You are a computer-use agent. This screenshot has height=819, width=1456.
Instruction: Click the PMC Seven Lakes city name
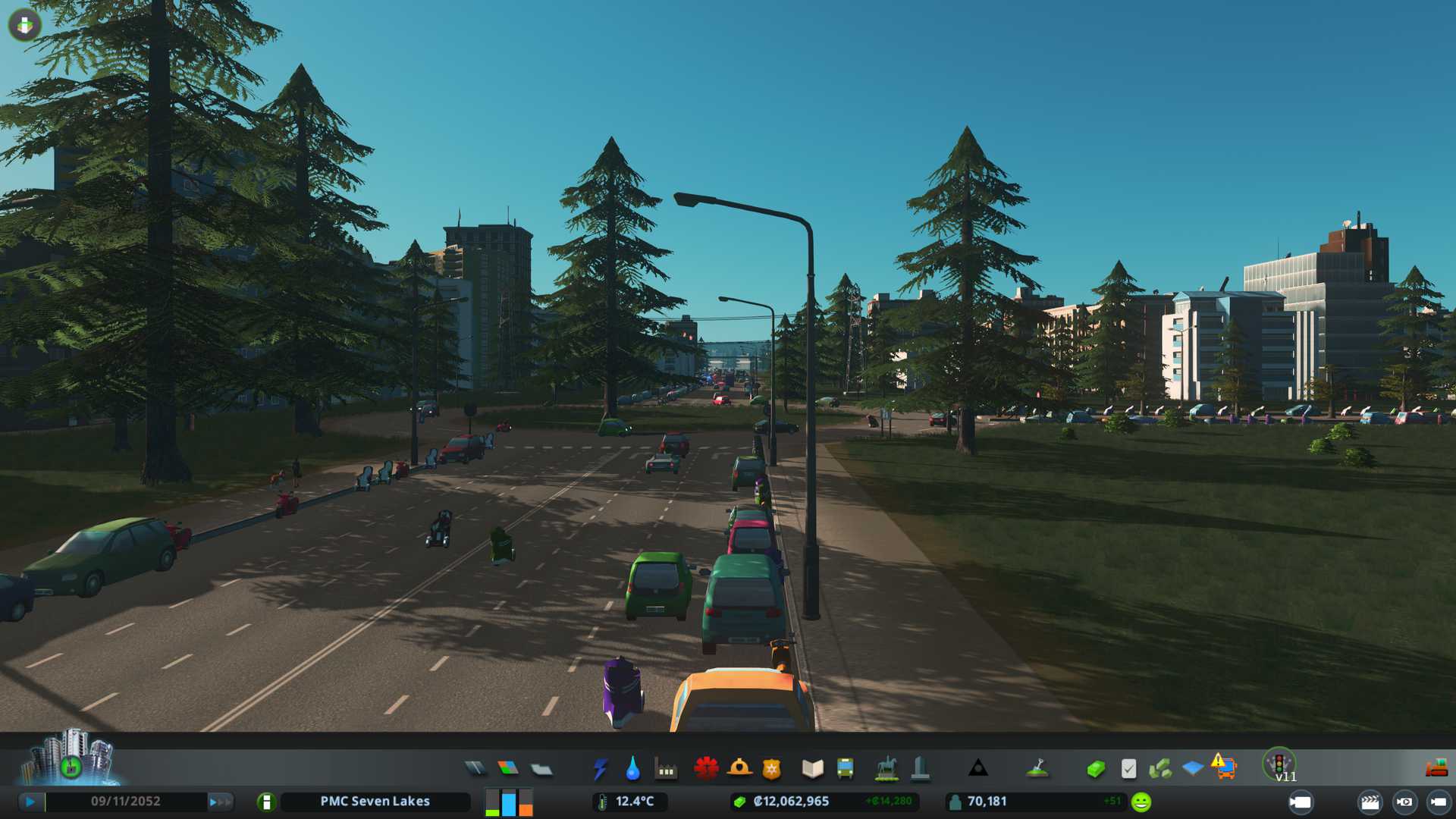click(x=375, y=802)
